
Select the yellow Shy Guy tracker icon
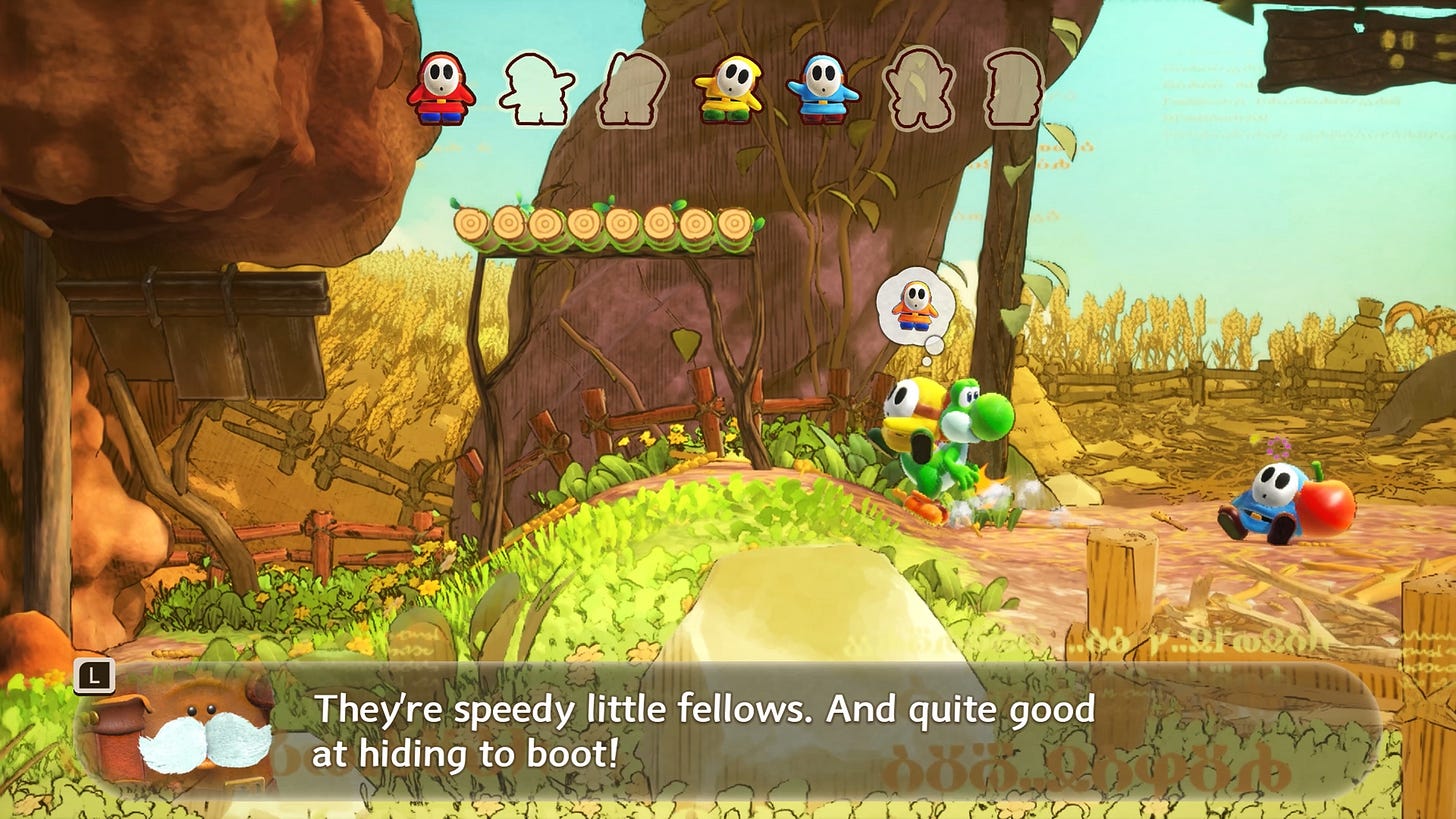tap(728, 88)
